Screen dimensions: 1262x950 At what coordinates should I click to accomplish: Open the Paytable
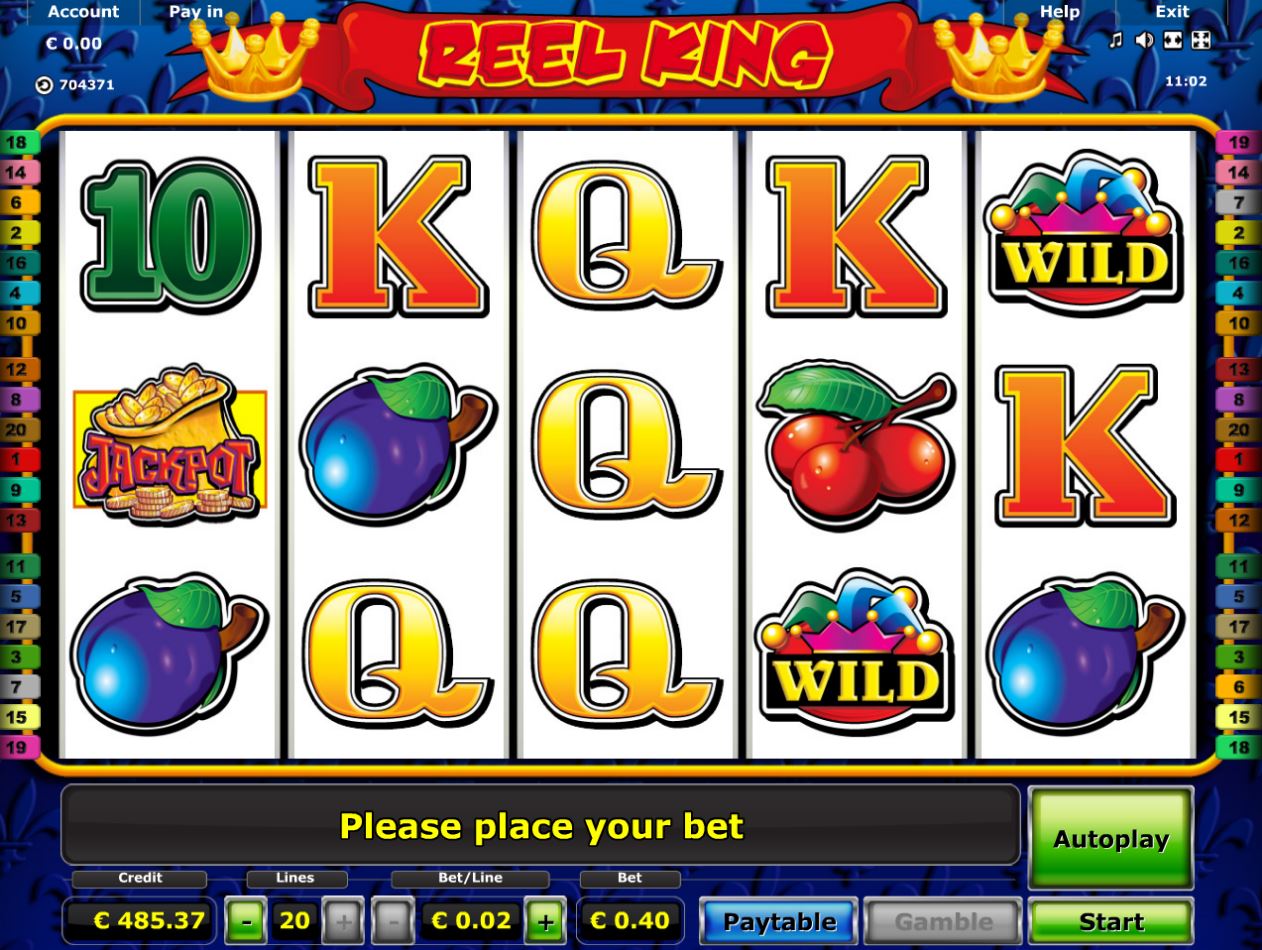[x=779, y=921]
